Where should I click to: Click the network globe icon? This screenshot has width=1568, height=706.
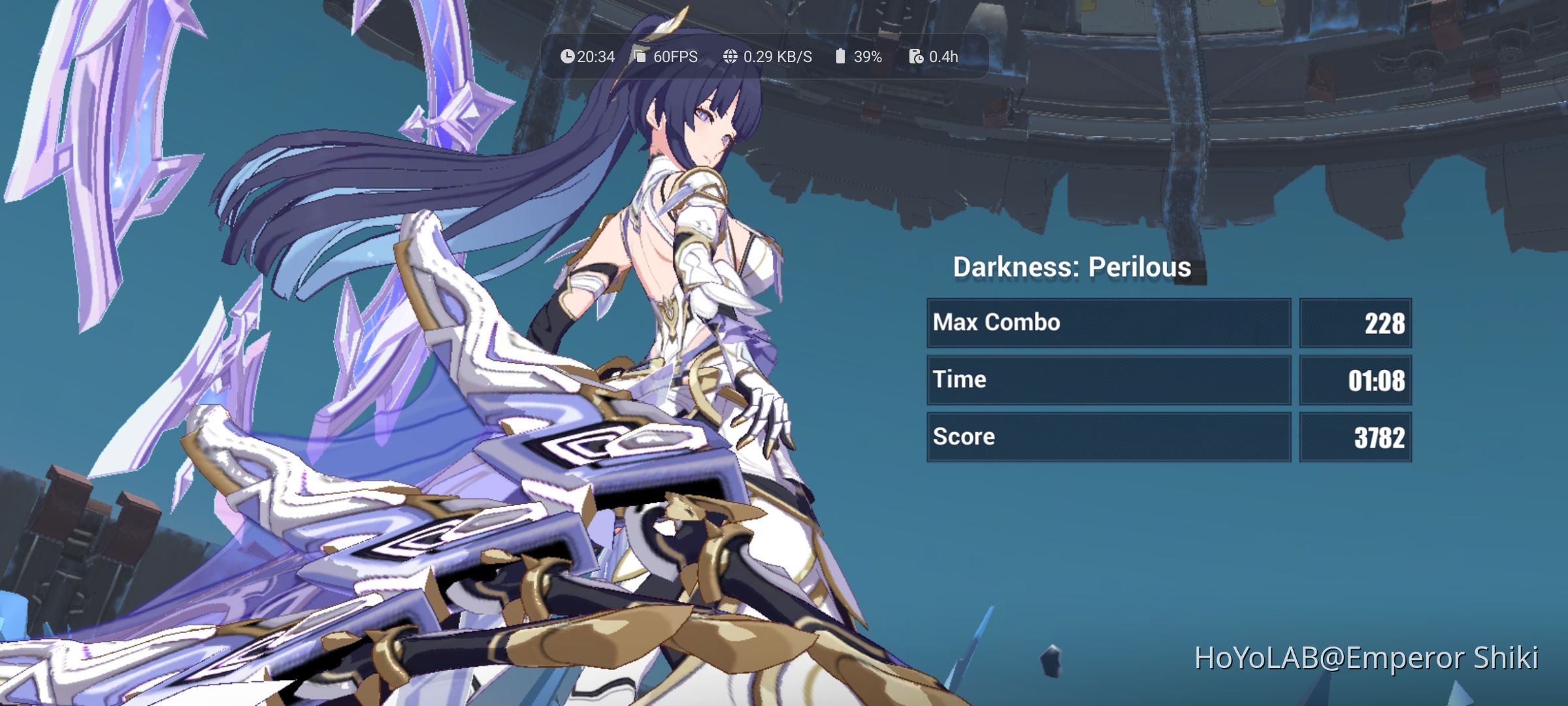[730, 56]
